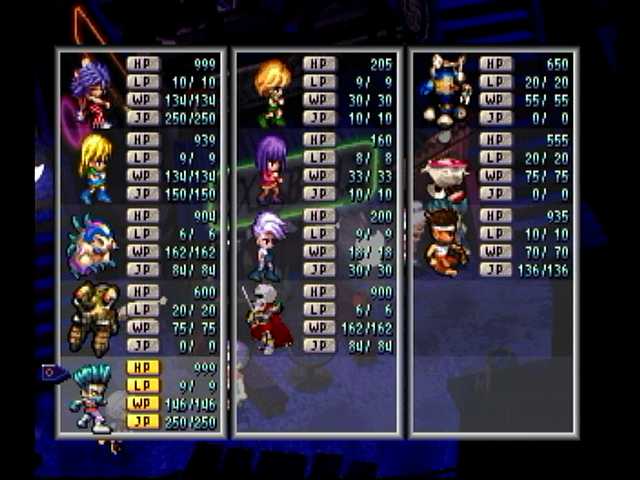Pick the purple-haired girl with 160 HP
The width and height of the screenshot is (640, 480).
[270, 167]
